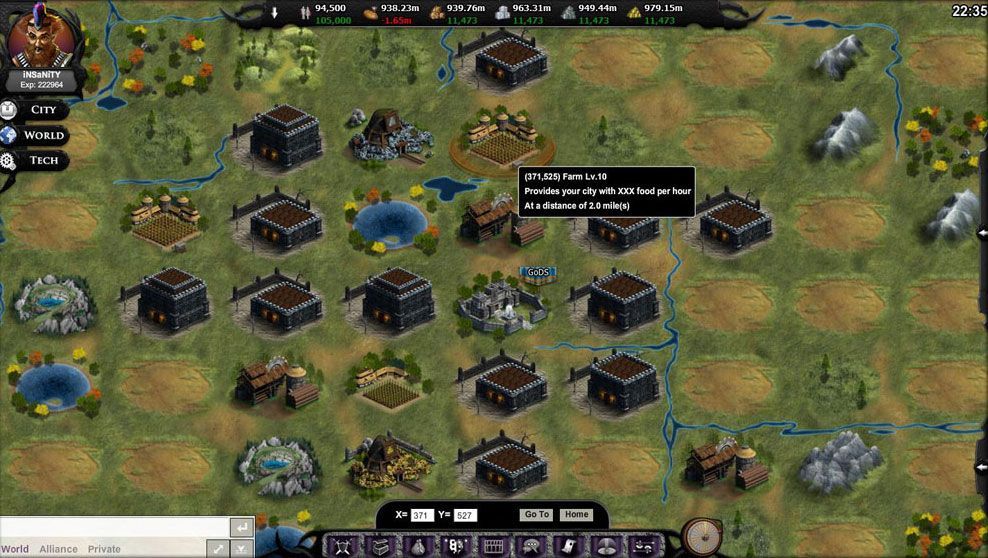The height and width of the screenshot is (558, 988).
Task: Open the treasure chest toolbar icon
Action: point(380,546)
